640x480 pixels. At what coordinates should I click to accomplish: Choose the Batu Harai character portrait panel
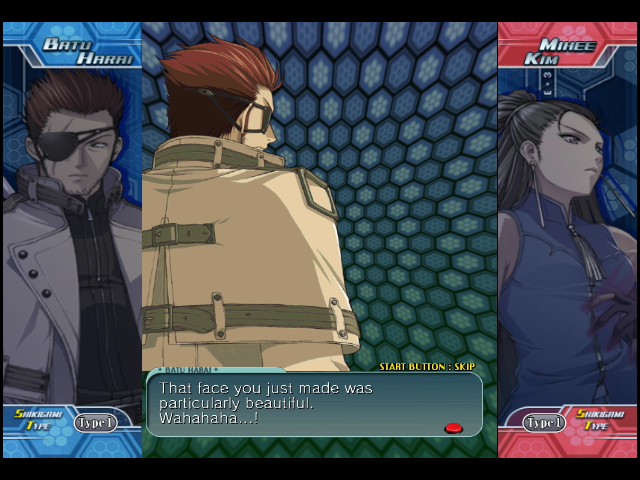[72, 240]
